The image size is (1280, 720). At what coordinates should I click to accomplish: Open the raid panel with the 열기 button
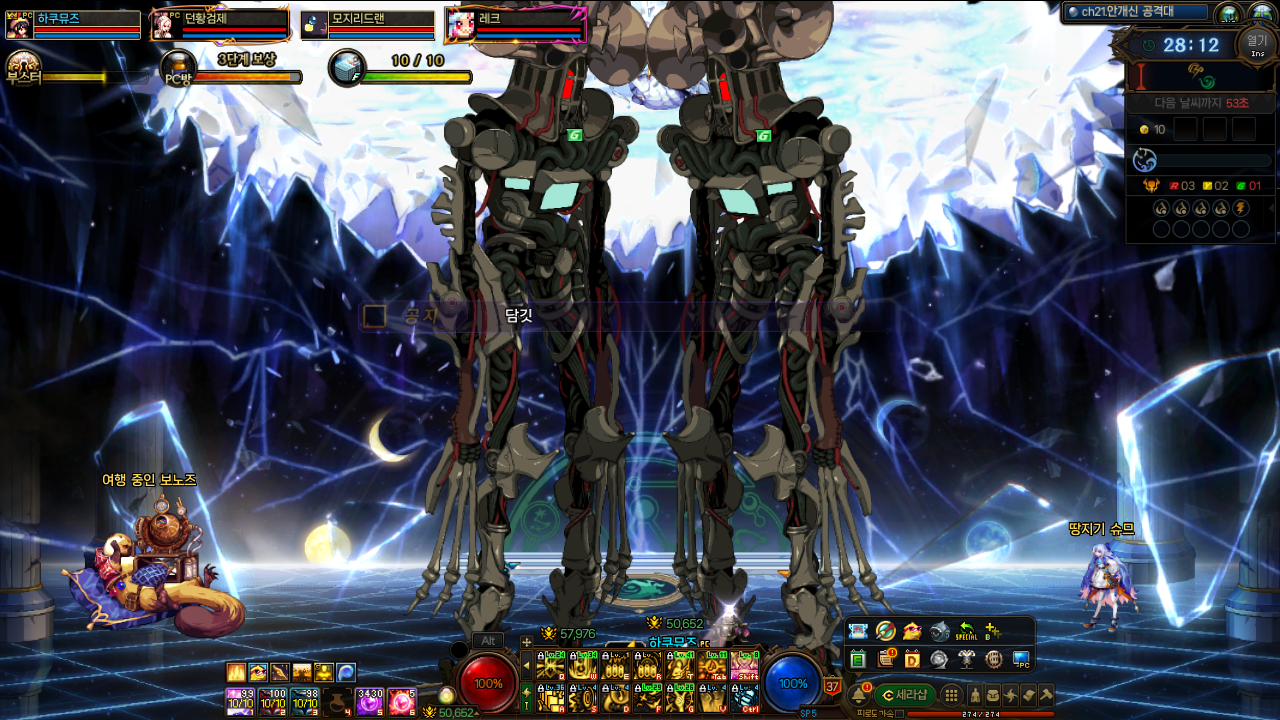[1257, 43]
